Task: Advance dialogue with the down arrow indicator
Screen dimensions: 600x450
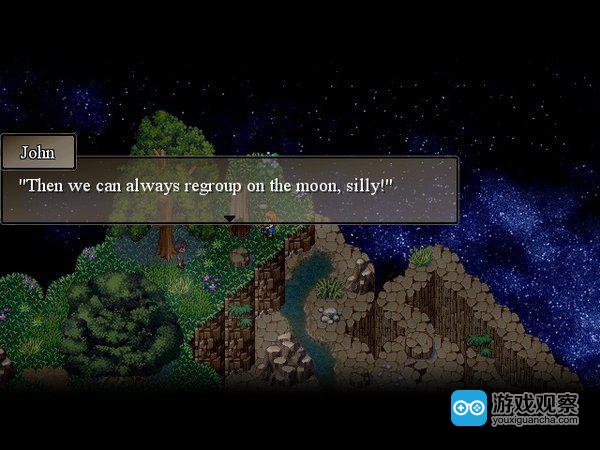Action: coord(229,218)
